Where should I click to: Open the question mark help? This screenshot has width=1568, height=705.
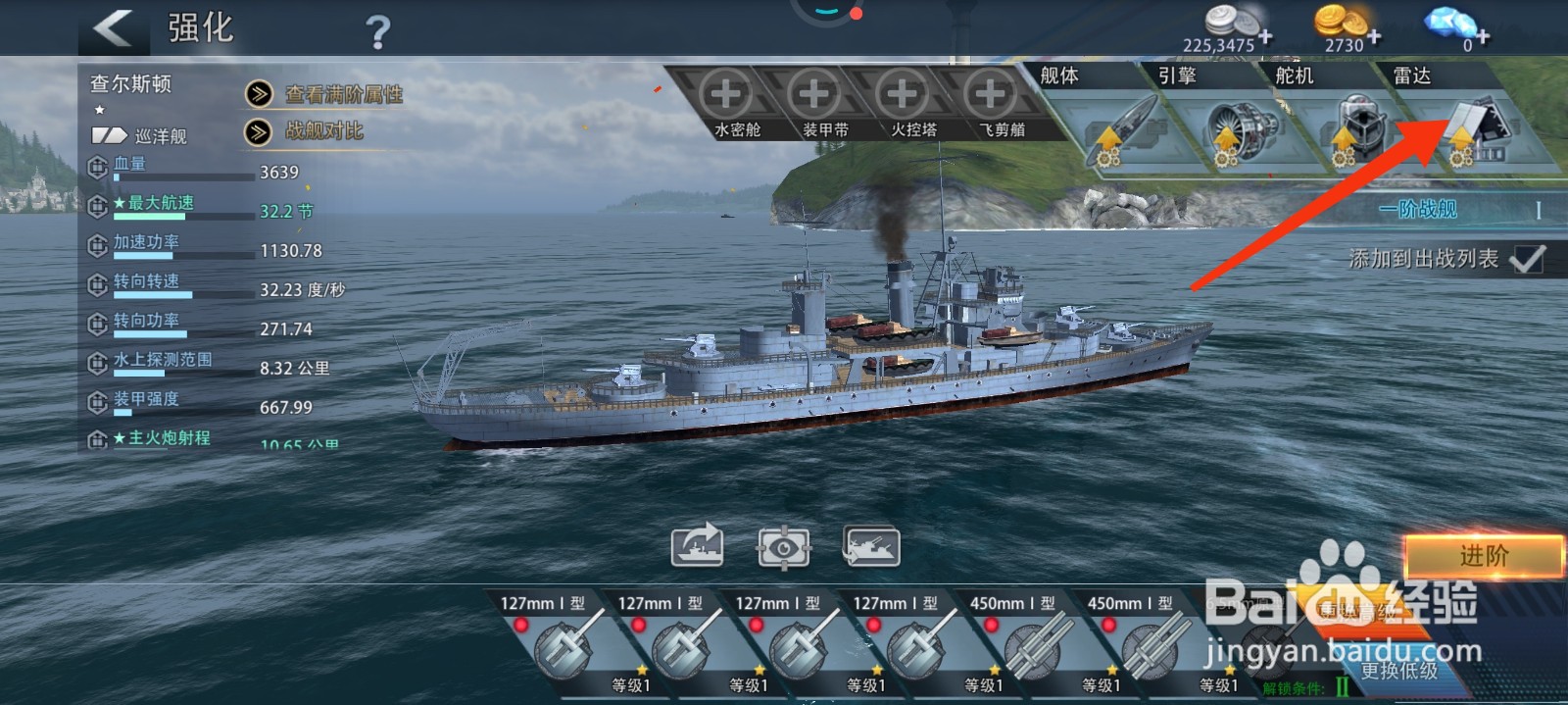(377, 33)
